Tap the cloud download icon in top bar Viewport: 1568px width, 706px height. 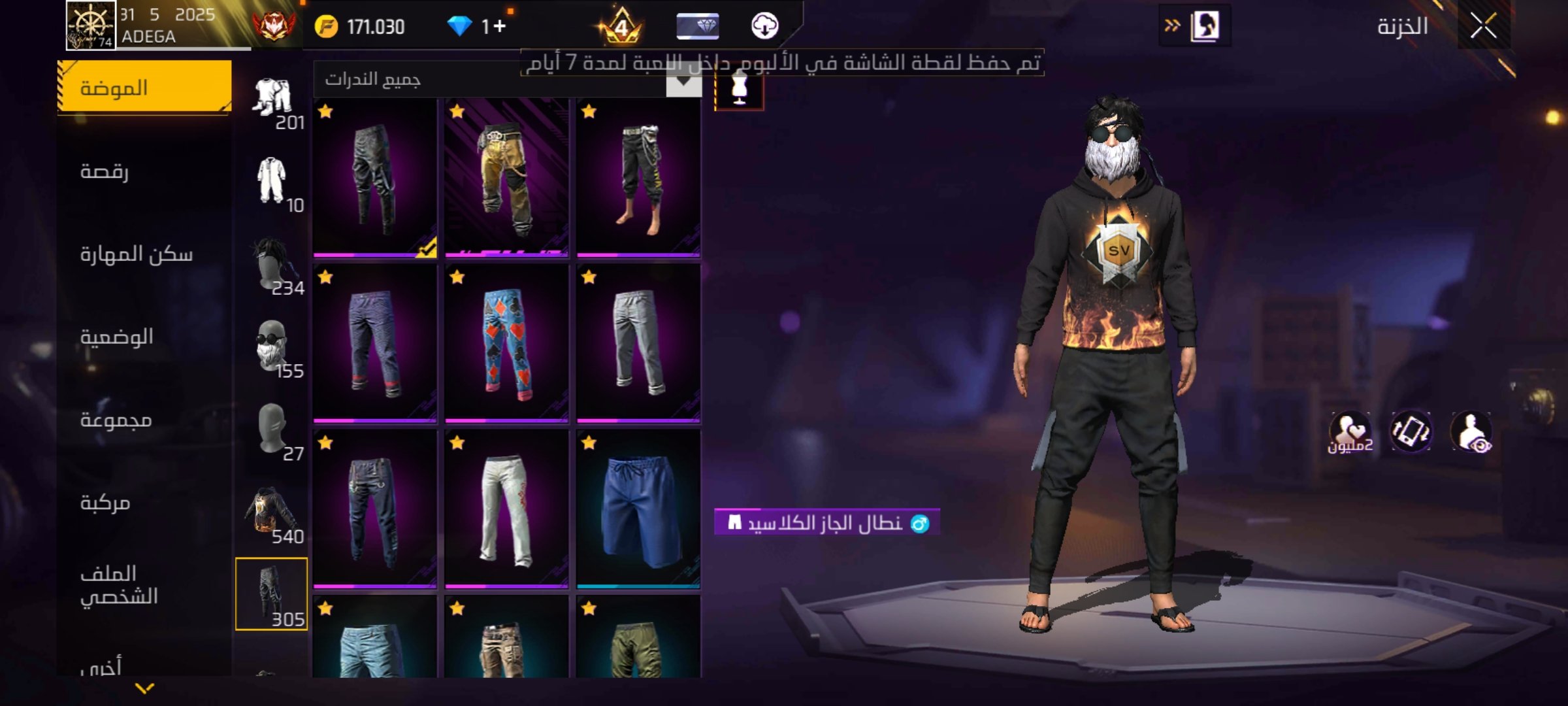point(768,27)
